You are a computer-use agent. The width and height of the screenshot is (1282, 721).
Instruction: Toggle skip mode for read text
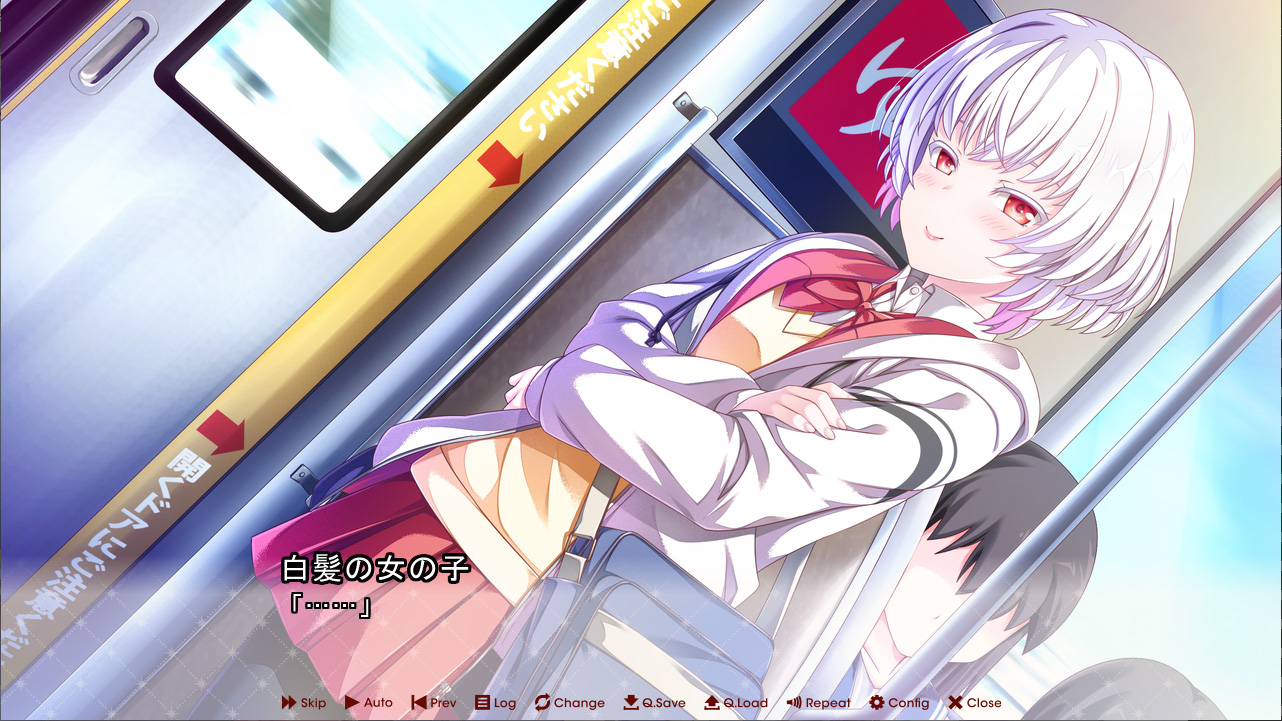click(302, 703)
